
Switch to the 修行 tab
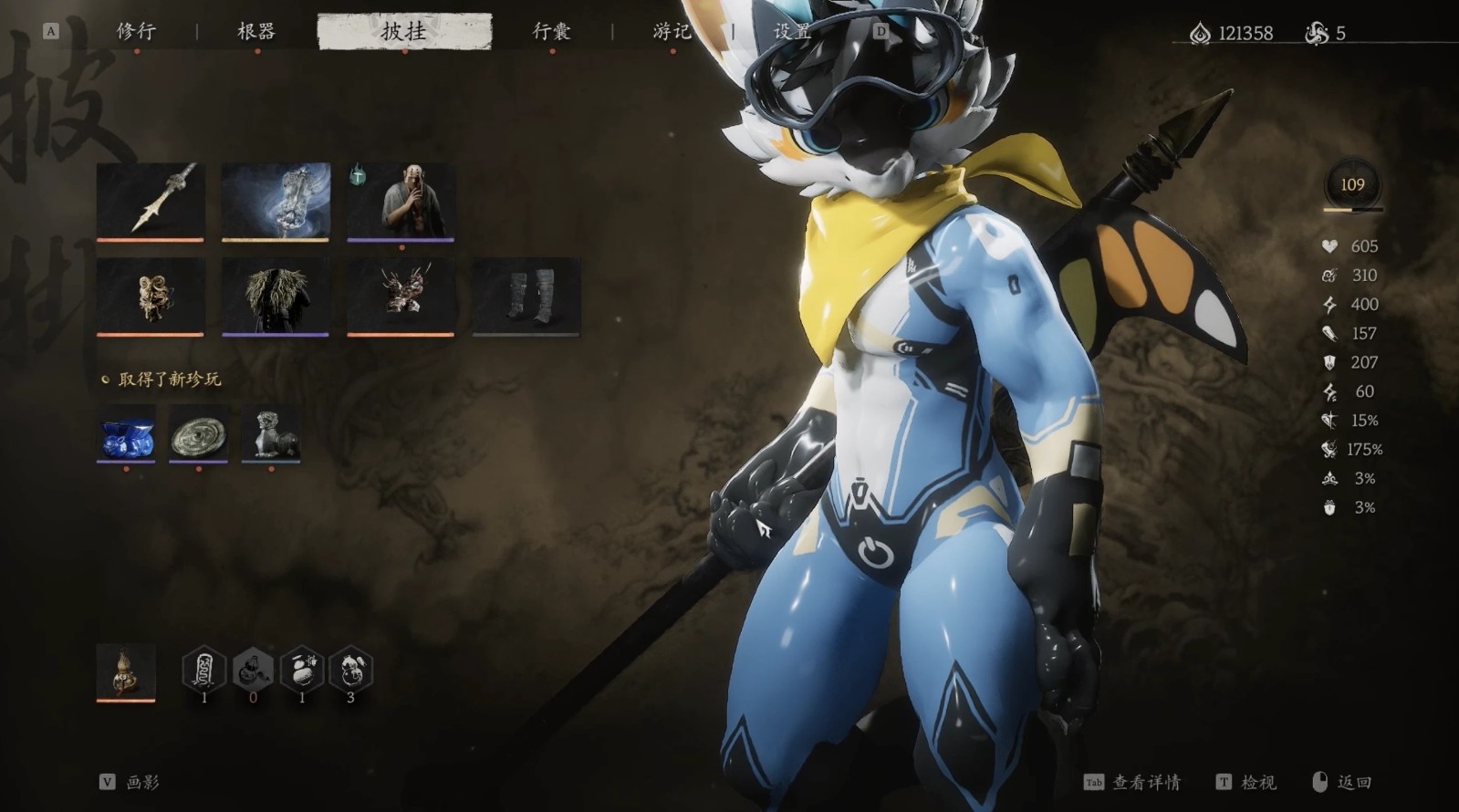136,32
